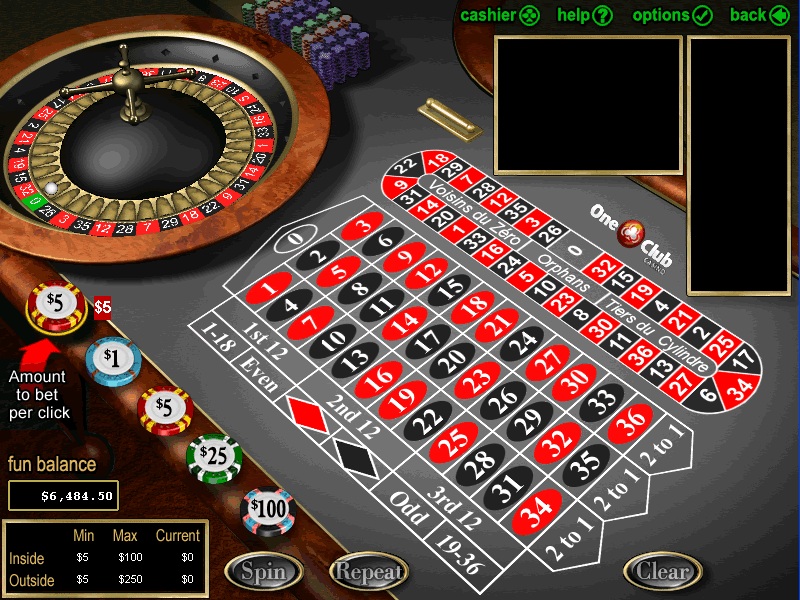This screenshot has height=600, width=800.
Task: Spin the roulette wheel
Action: click(x=263, y=572)
